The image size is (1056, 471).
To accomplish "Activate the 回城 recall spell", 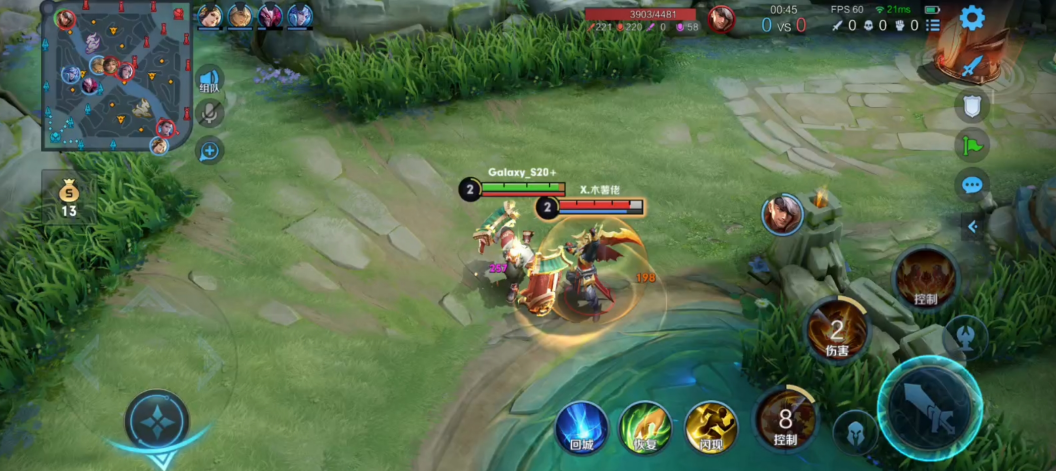I will (x=582, y=427).
